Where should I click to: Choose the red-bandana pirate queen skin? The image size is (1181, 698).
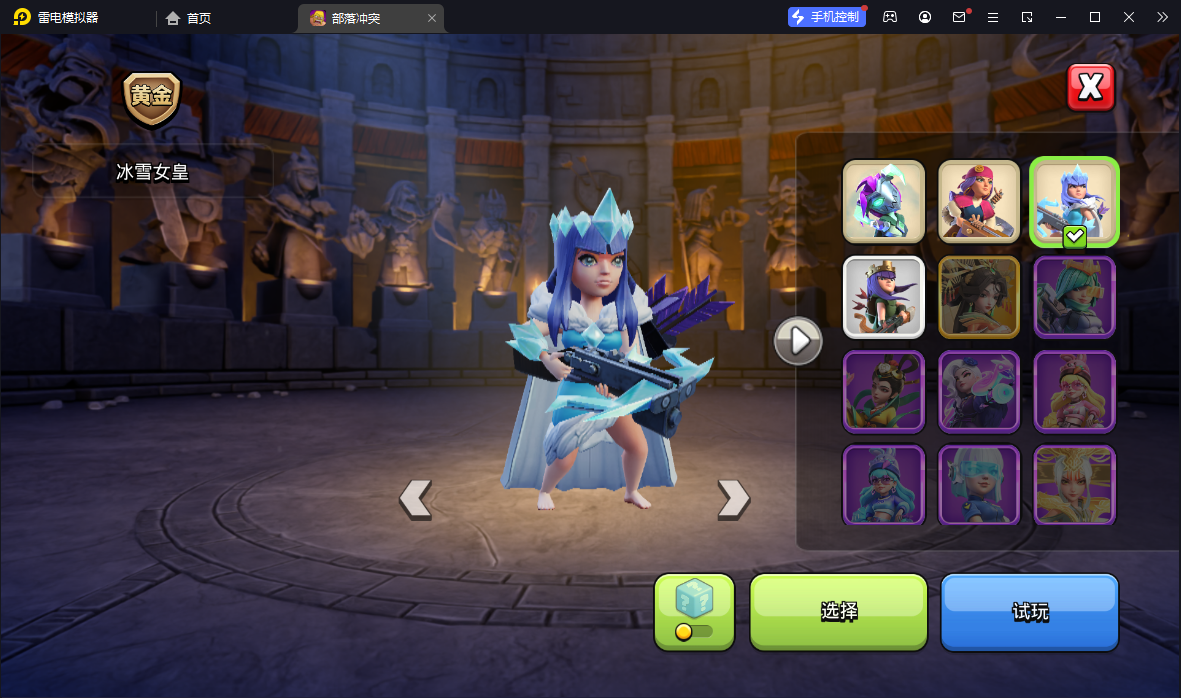pos(979,201)
